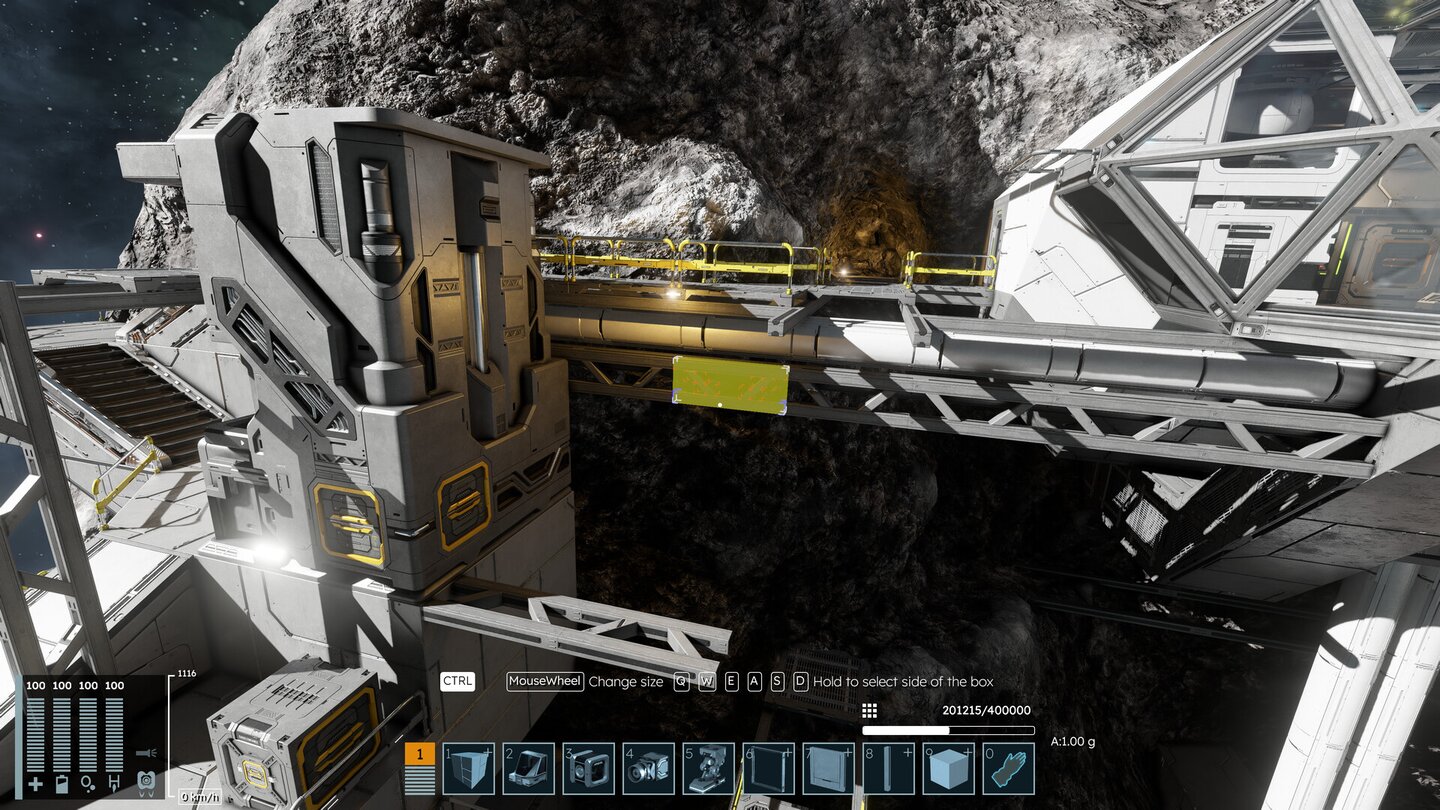
Task: Toggle the helmet suit icon
Action: coord(146,783)
